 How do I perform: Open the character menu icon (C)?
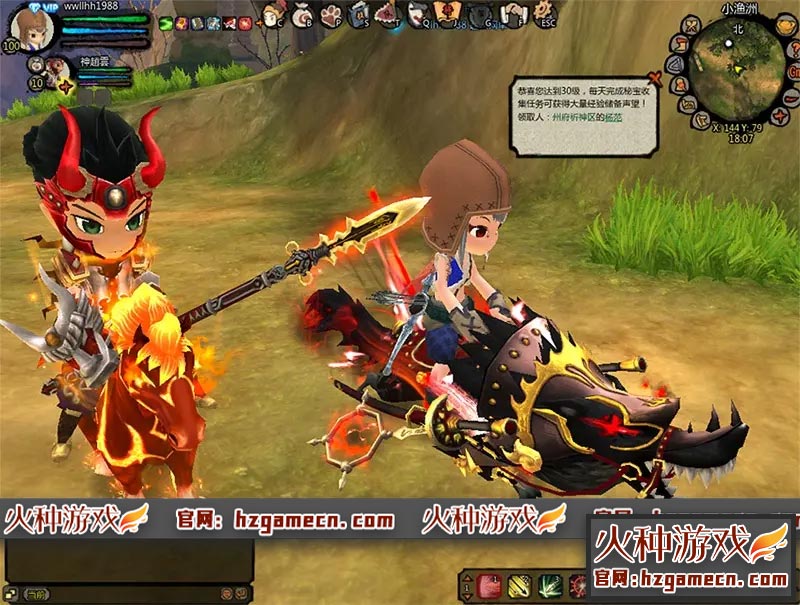pyautogui.click(x=272, y=15)
